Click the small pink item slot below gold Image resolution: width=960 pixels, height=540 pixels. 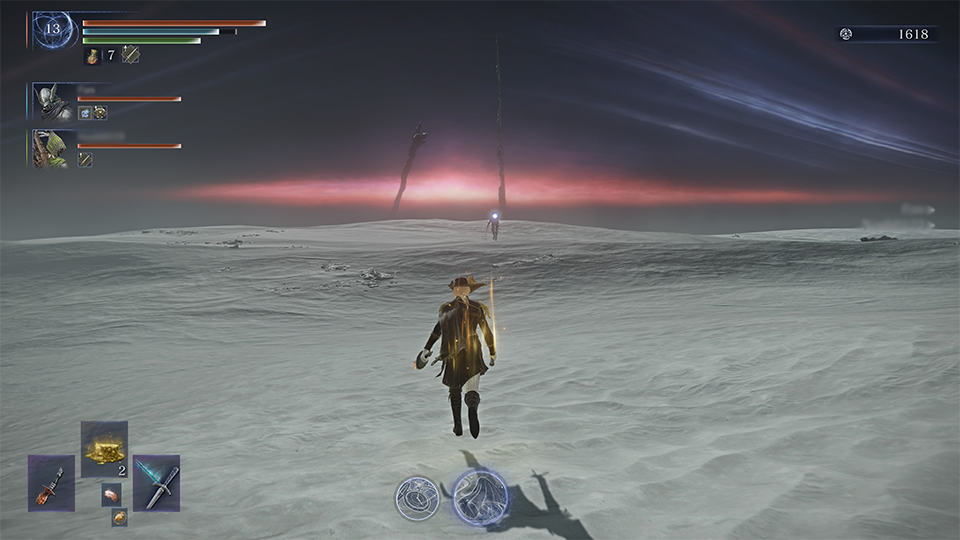coord(111,494)
